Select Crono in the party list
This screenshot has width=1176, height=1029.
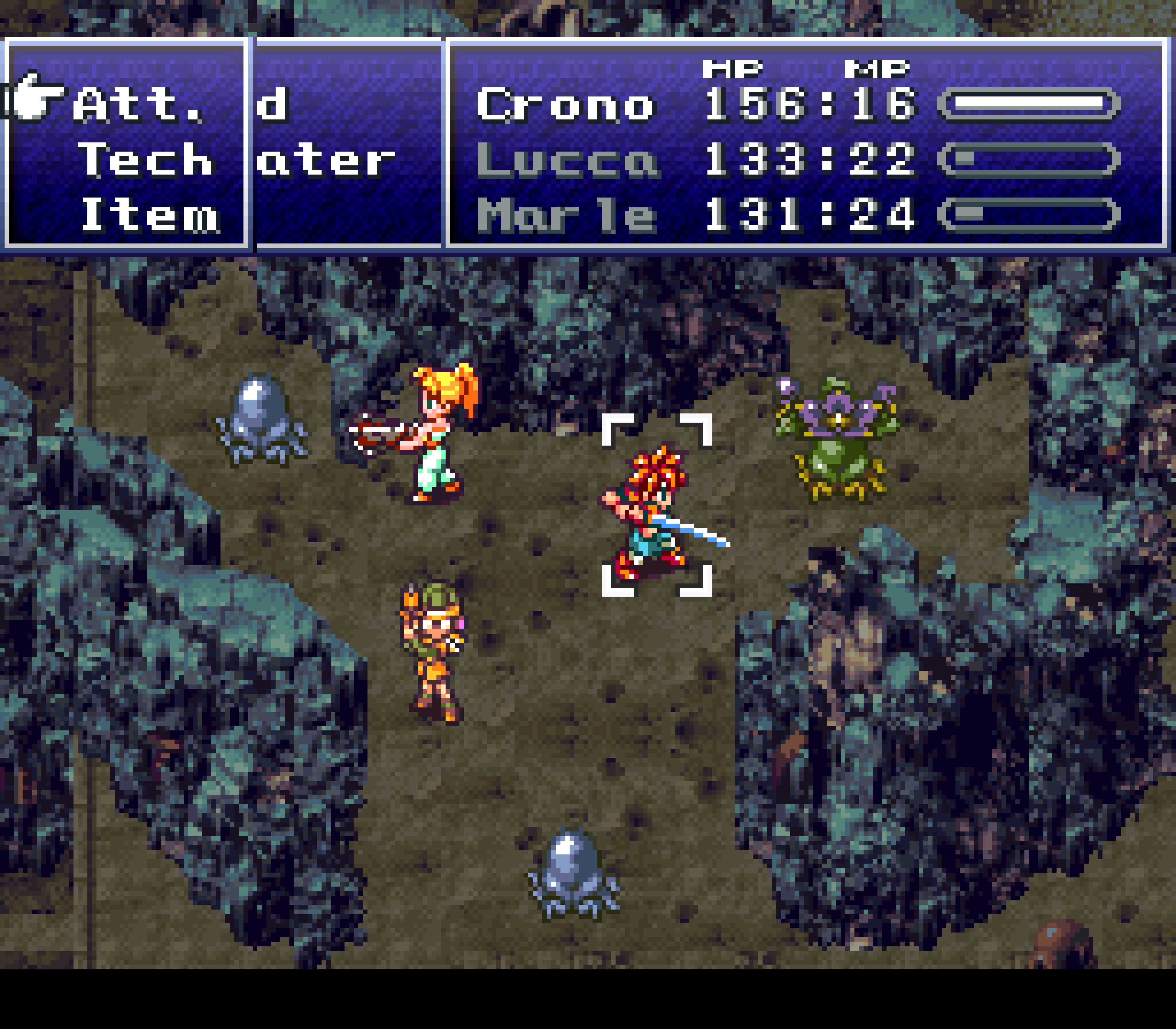[x=566, y=105]
